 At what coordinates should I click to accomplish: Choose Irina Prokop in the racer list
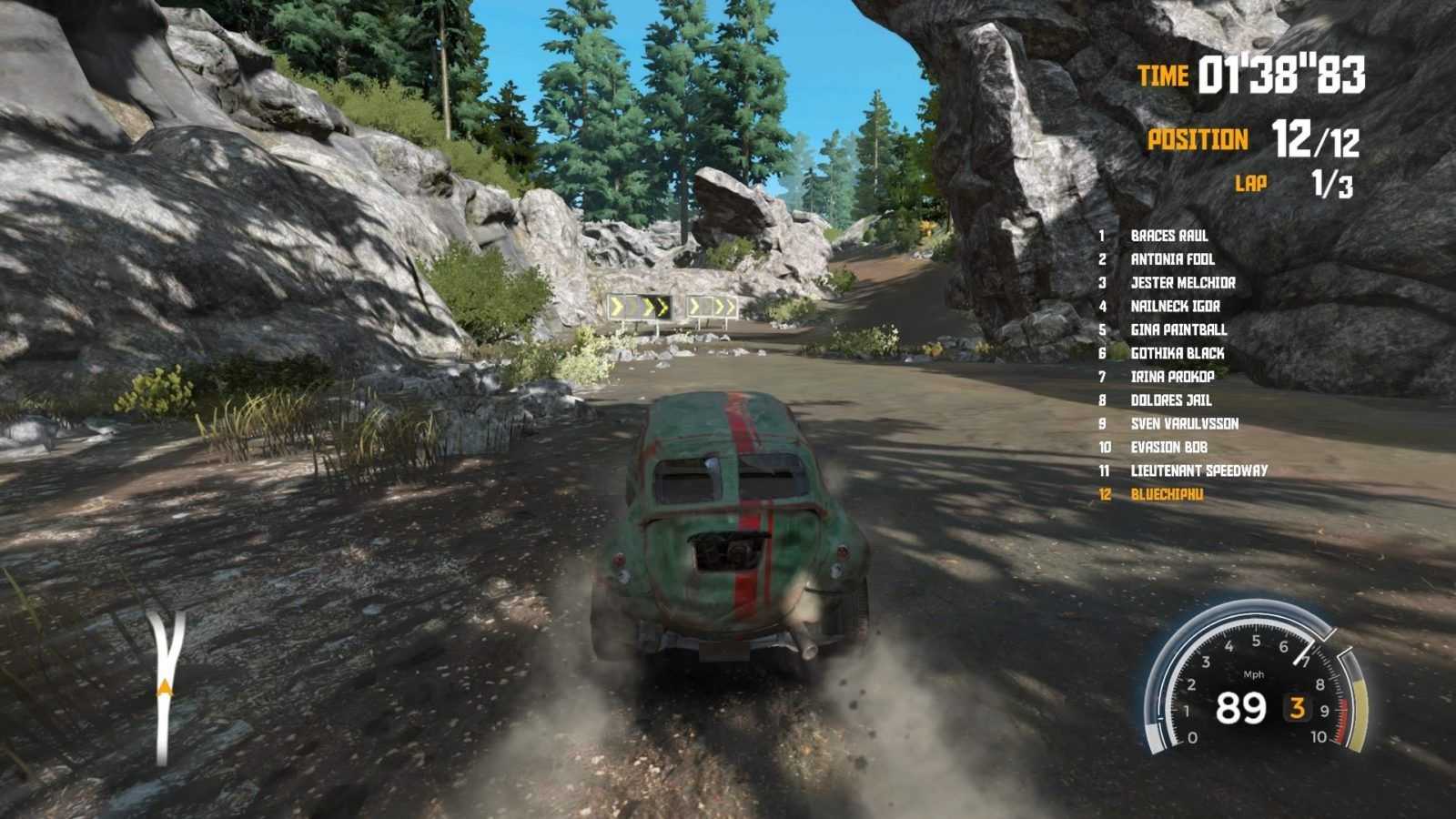pos(1172,377)
